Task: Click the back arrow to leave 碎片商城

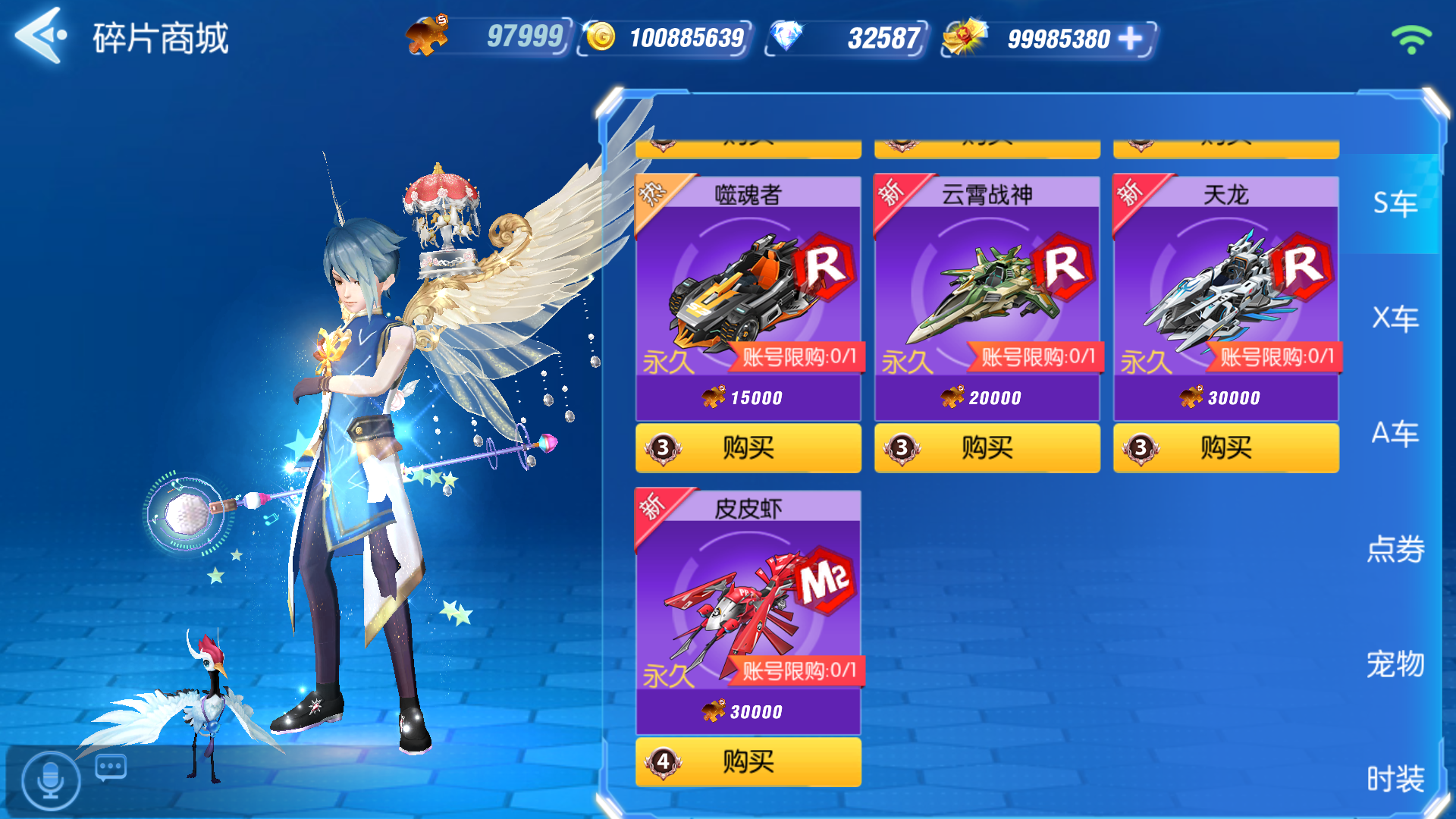Action: point(39,36)
